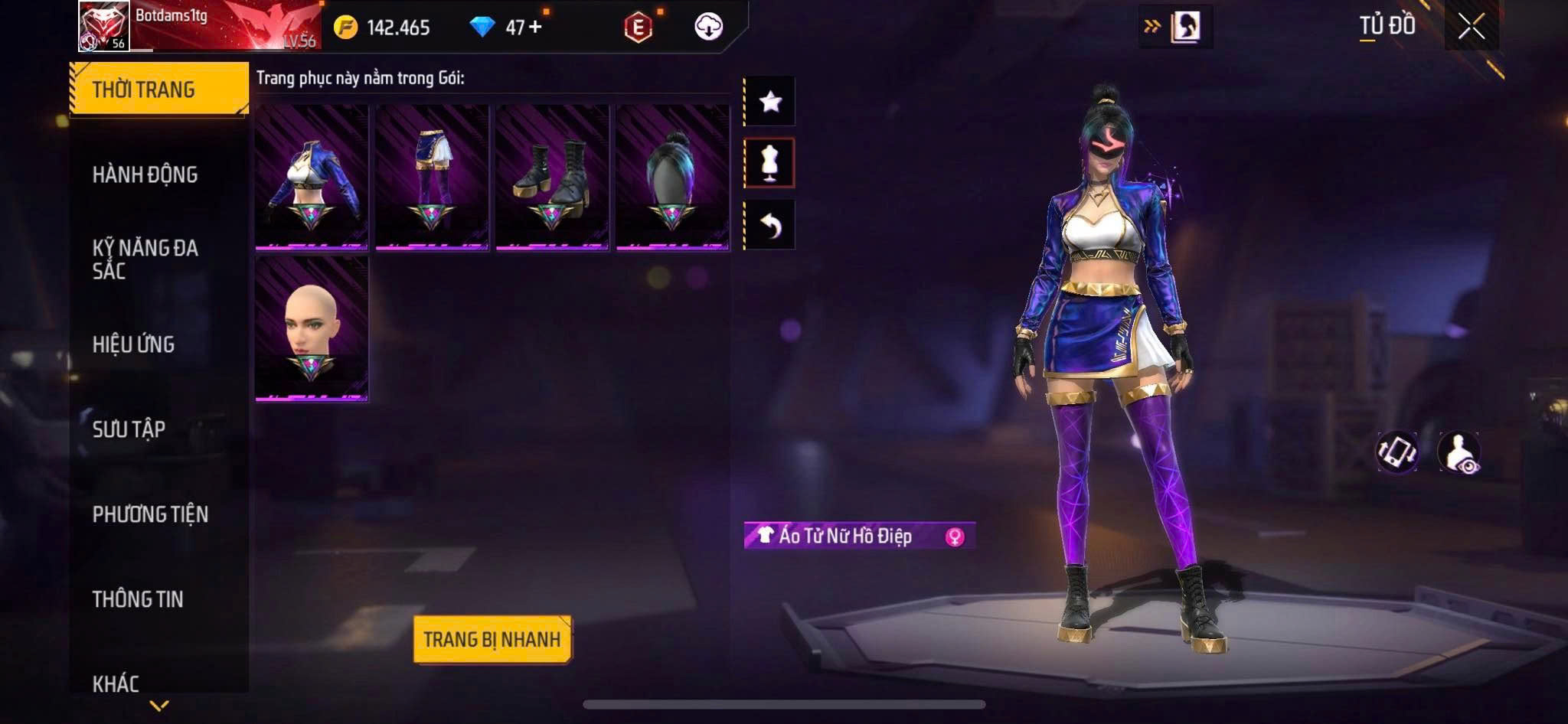Open the Hành Động category

click(x=145, y=174)
